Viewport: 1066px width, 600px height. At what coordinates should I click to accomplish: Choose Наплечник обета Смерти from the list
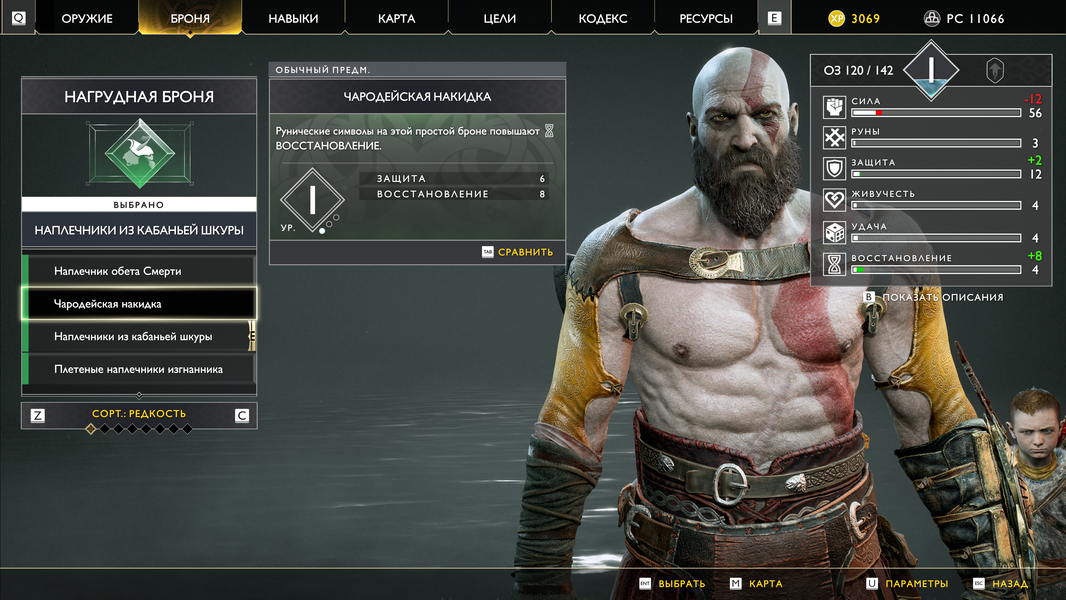(139, 271)
